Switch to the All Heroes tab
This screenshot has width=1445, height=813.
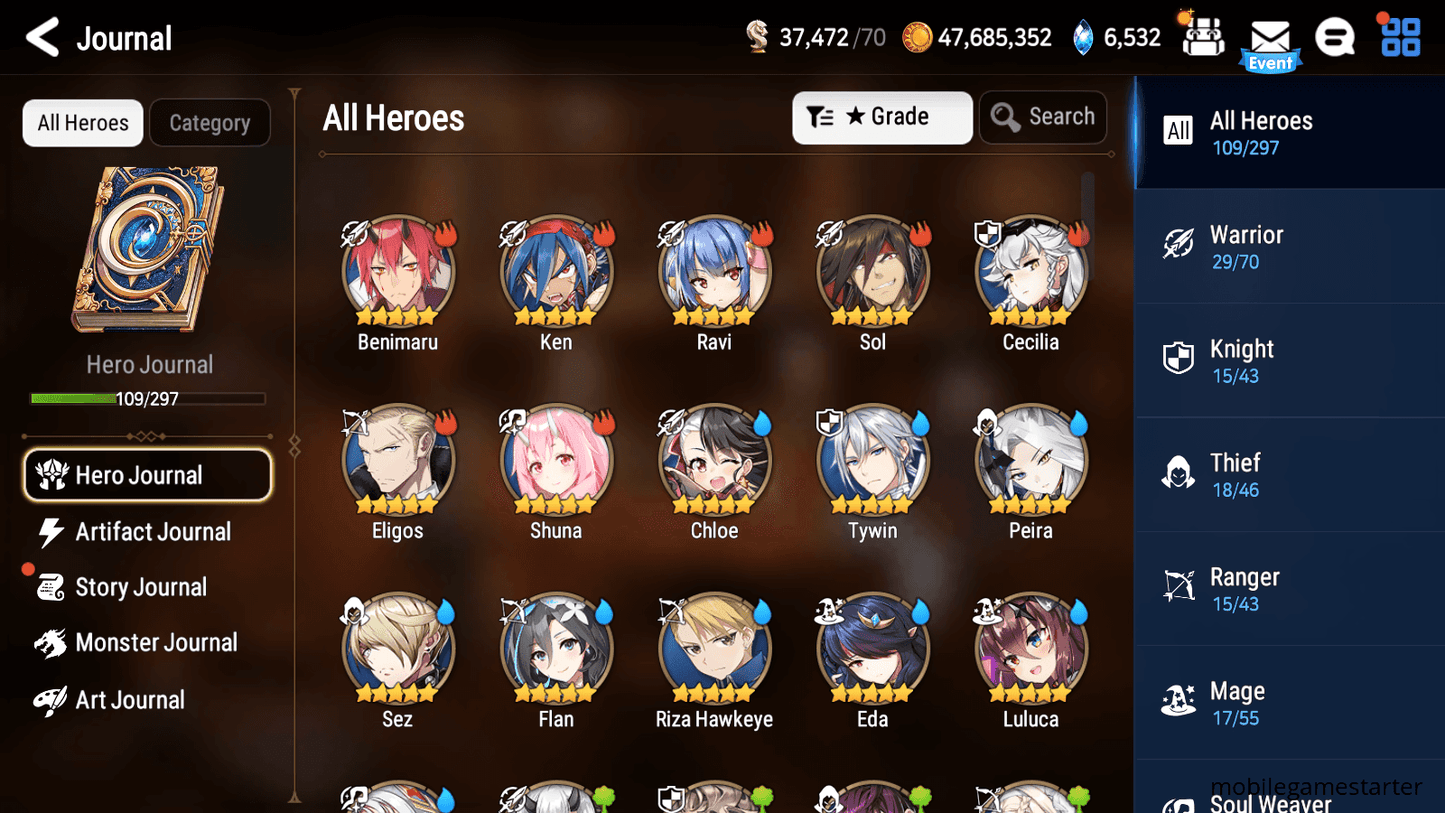pos(82,122)
